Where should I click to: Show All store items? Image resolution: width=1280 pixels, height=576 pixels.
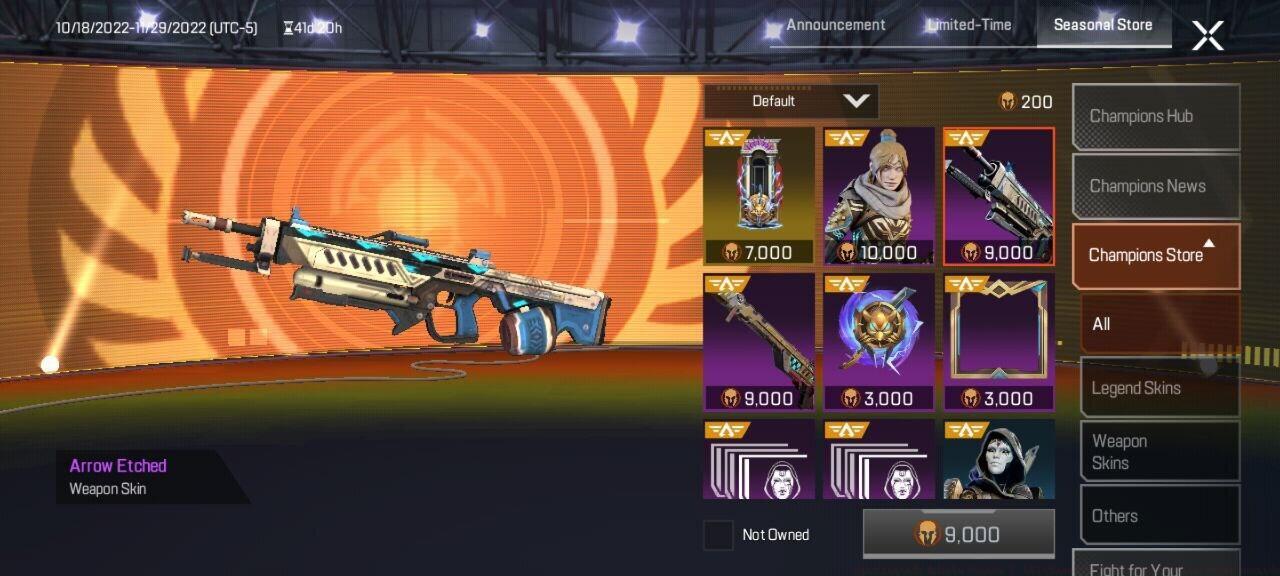[1159, 324]
